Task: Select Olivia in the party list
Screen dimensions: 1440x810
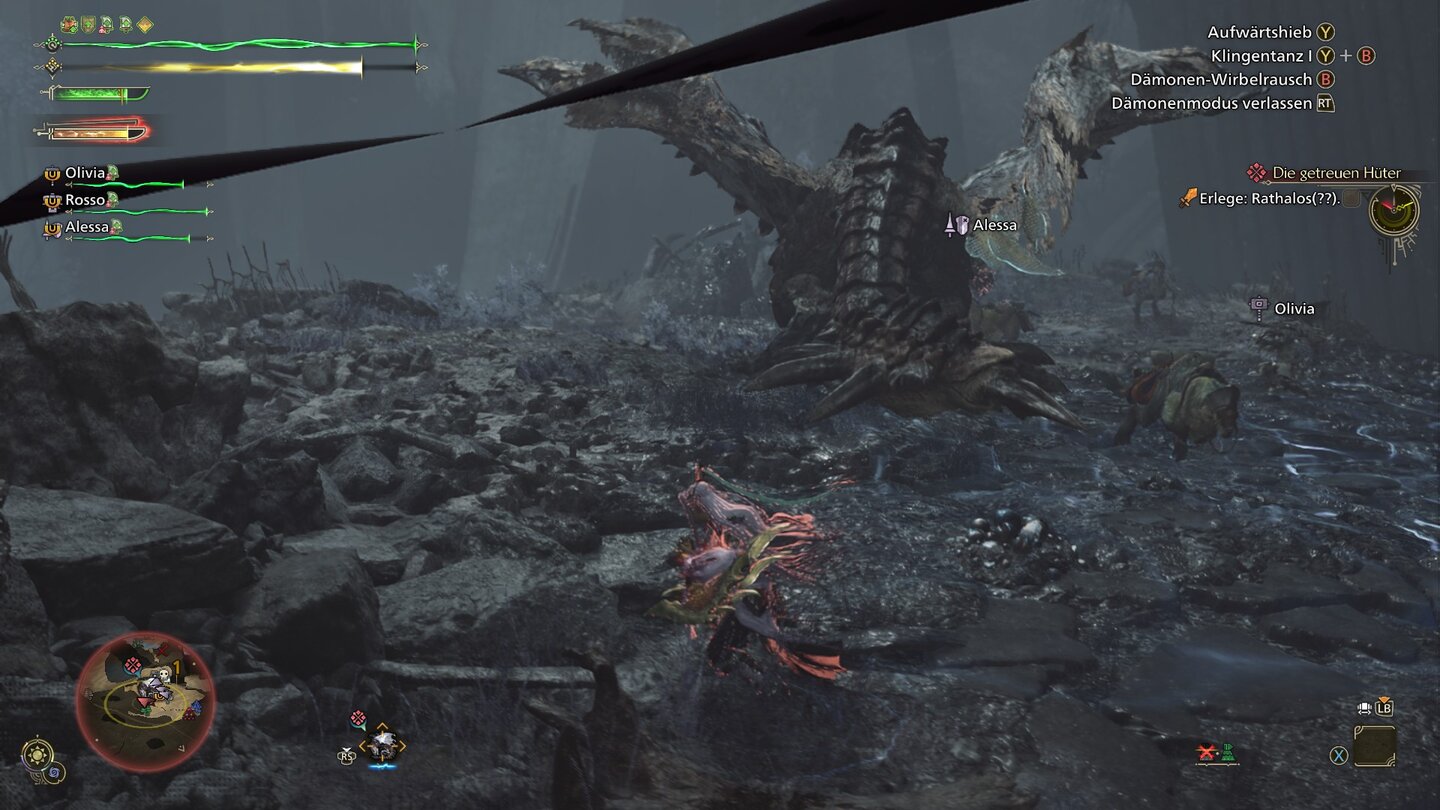Action: pos(85,173)
